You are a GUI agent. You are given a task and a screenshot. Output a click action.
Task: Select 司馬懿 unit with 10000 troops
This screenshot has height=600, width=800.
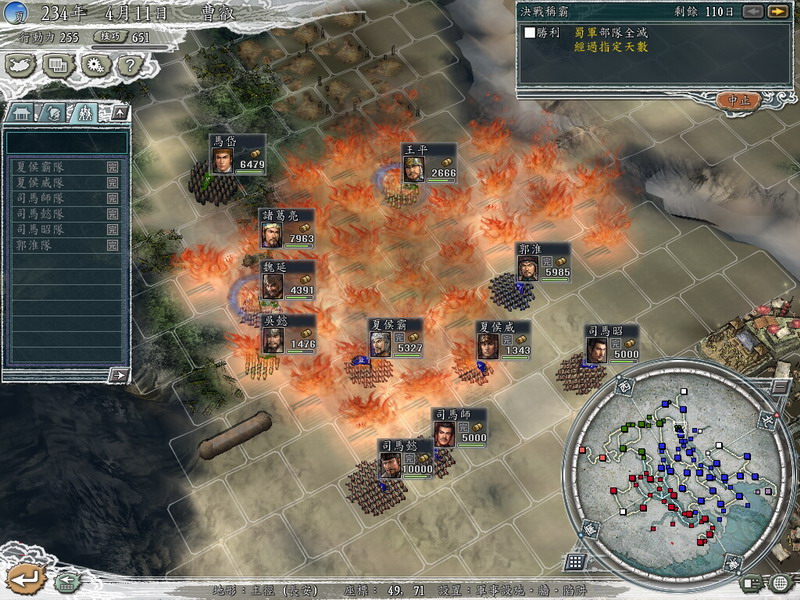391,466
